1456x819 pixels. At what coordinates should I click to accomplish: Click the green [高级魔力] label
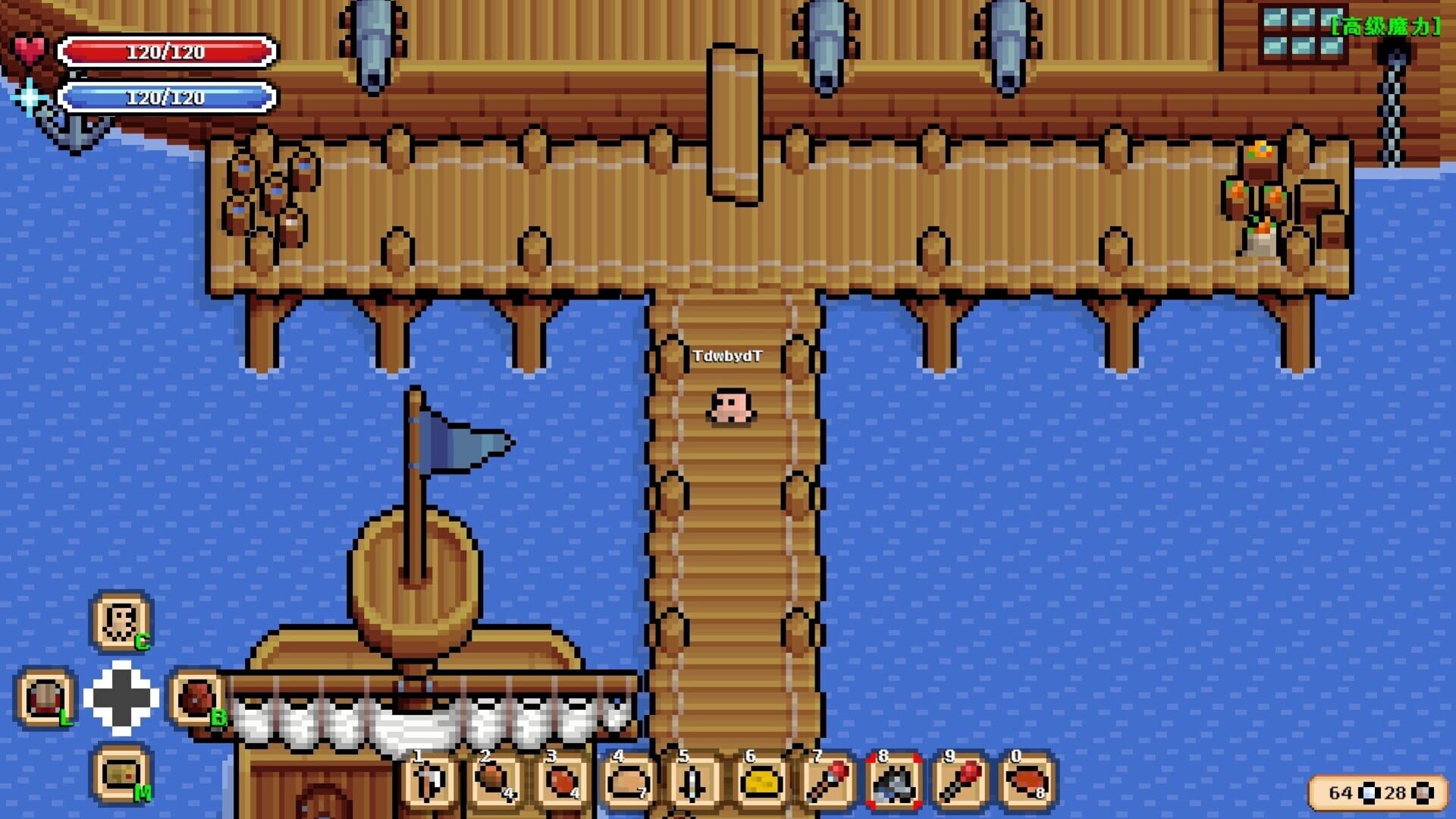coord(1382,25)
